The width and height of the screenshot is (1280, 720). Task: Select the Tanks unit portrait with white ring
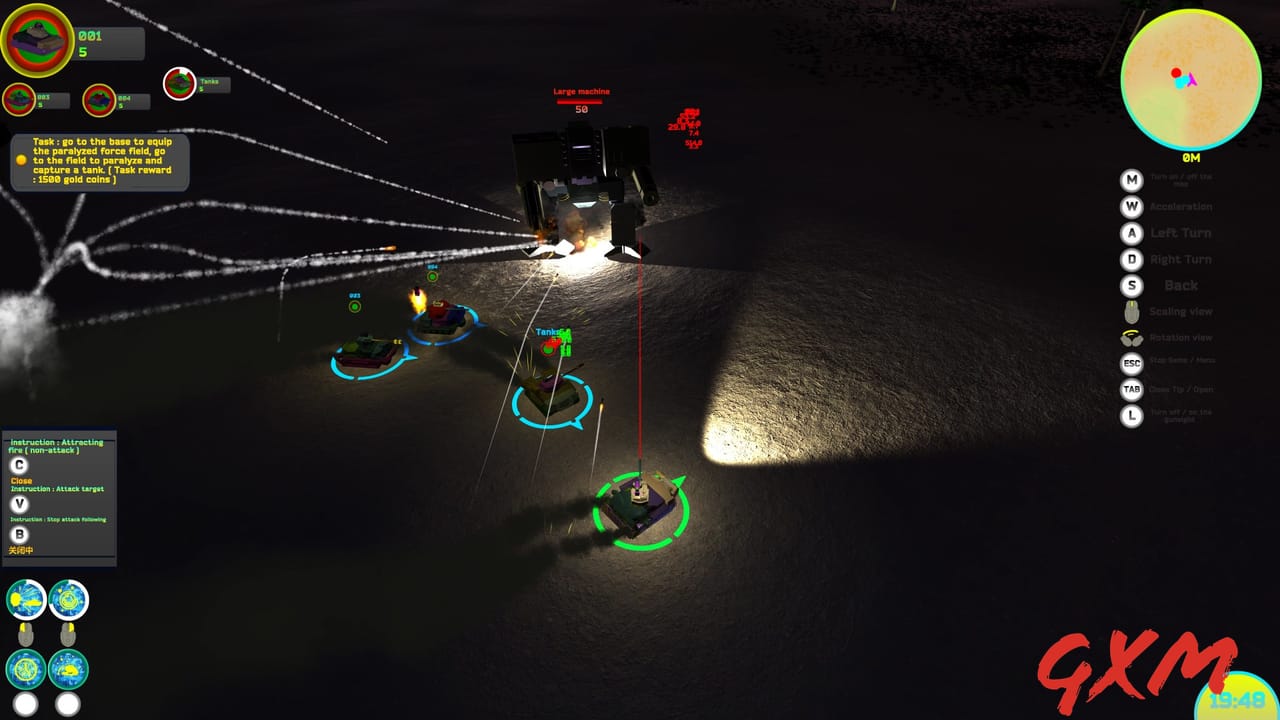(x=180, y=84)
